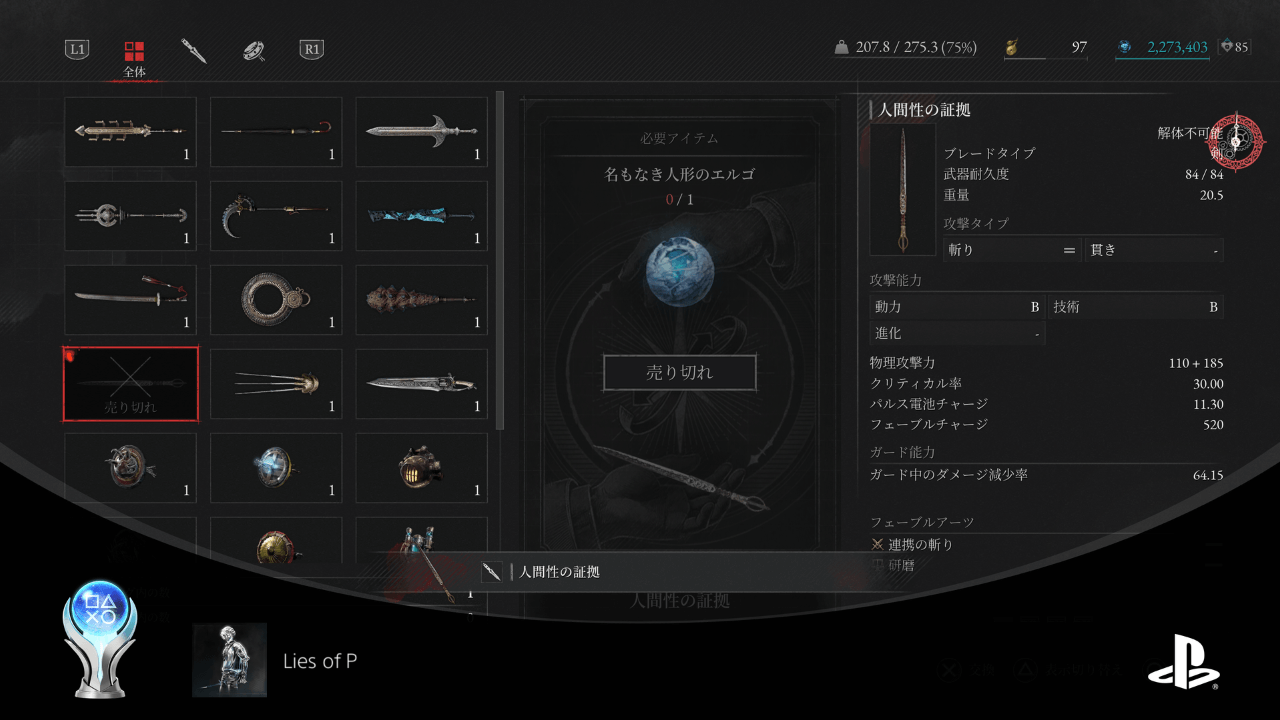Select the katana with red tassel
This screenshot has height=720, width=1280.
[x=130, y=299]
